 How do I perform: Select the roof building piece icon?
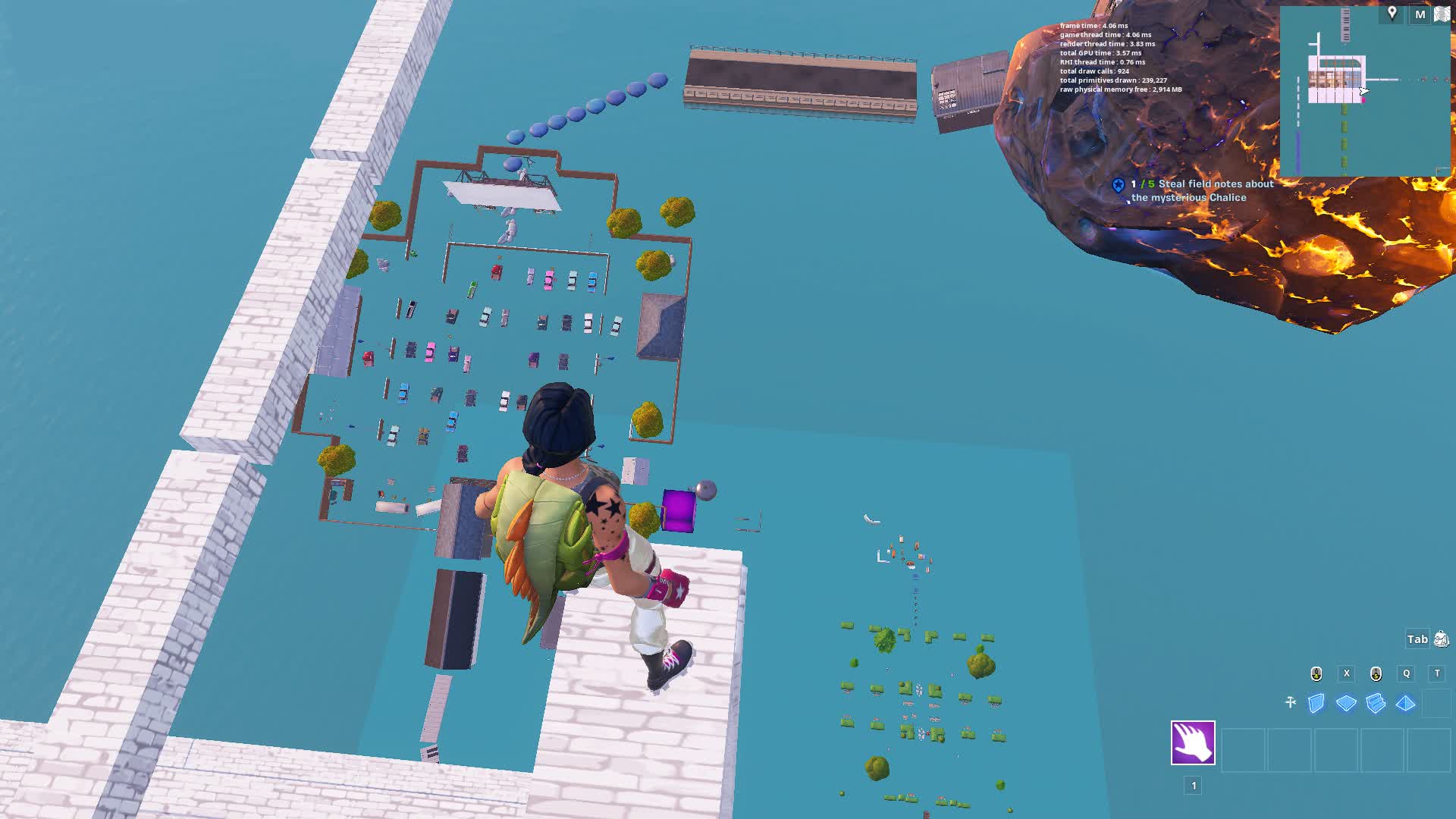click(x=1405, y=703)
